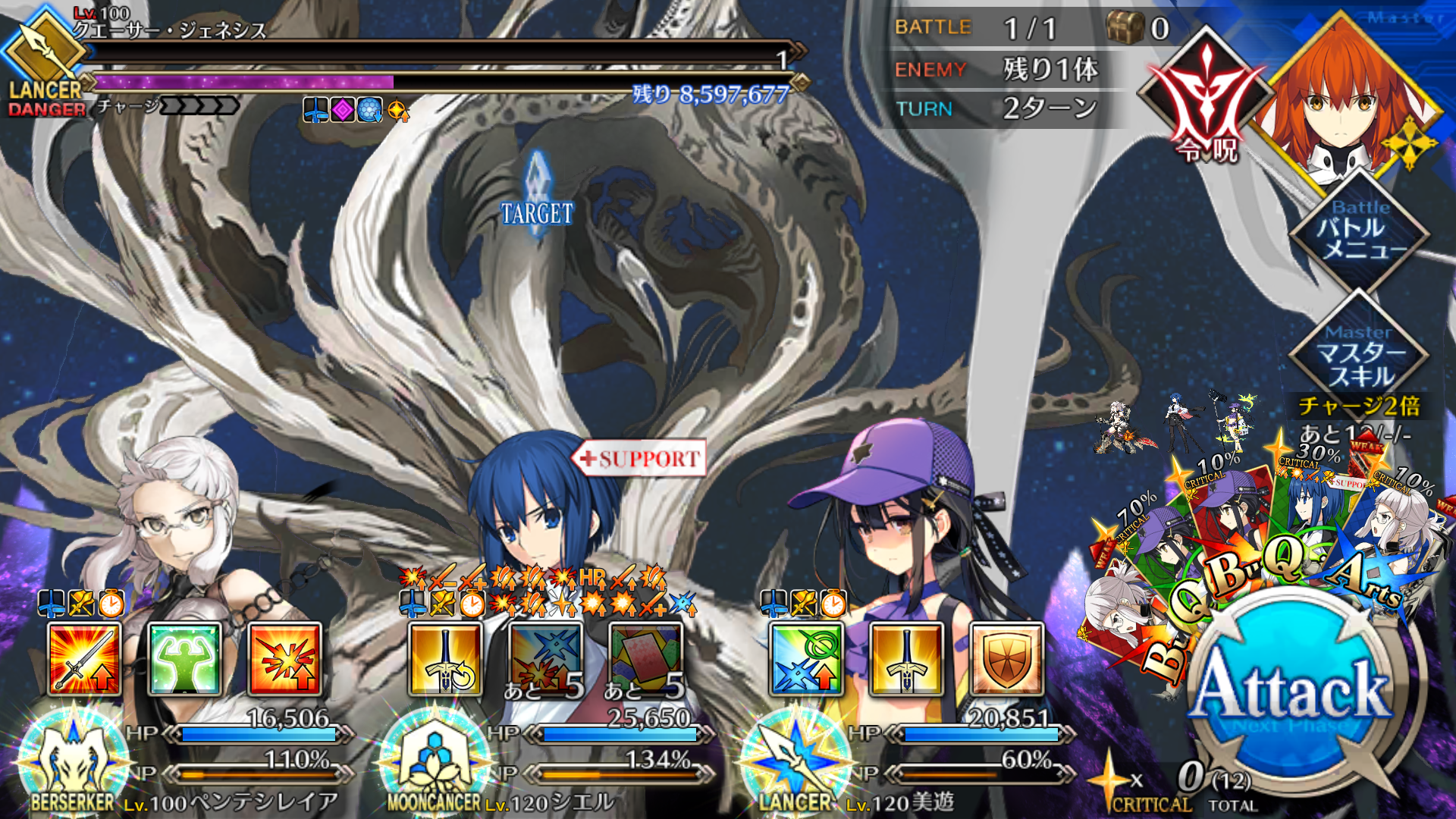Open the Battle Menu diamond

coord(1360,231)
